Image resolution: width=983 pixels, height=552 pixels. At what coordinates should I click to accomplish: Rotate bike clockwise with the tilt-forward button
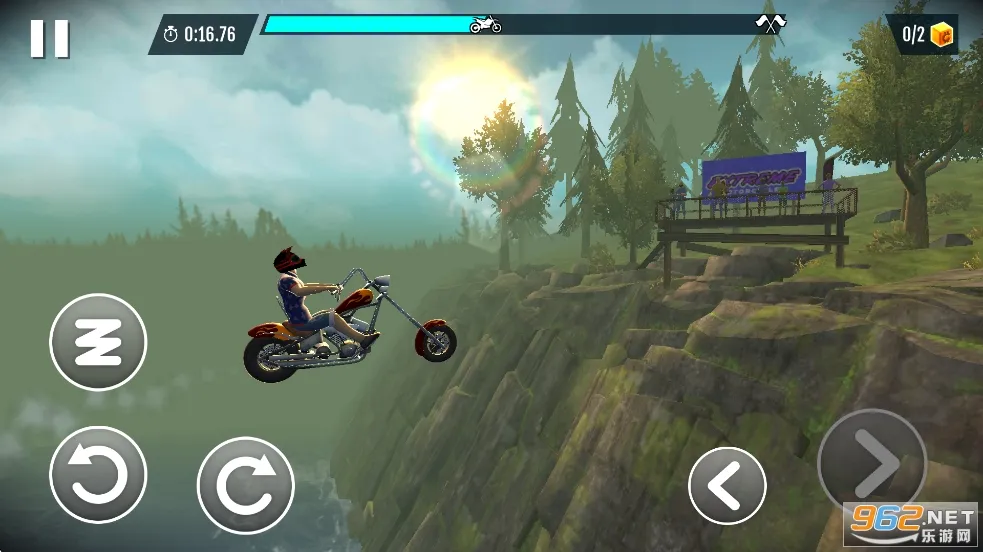(245, 485)
